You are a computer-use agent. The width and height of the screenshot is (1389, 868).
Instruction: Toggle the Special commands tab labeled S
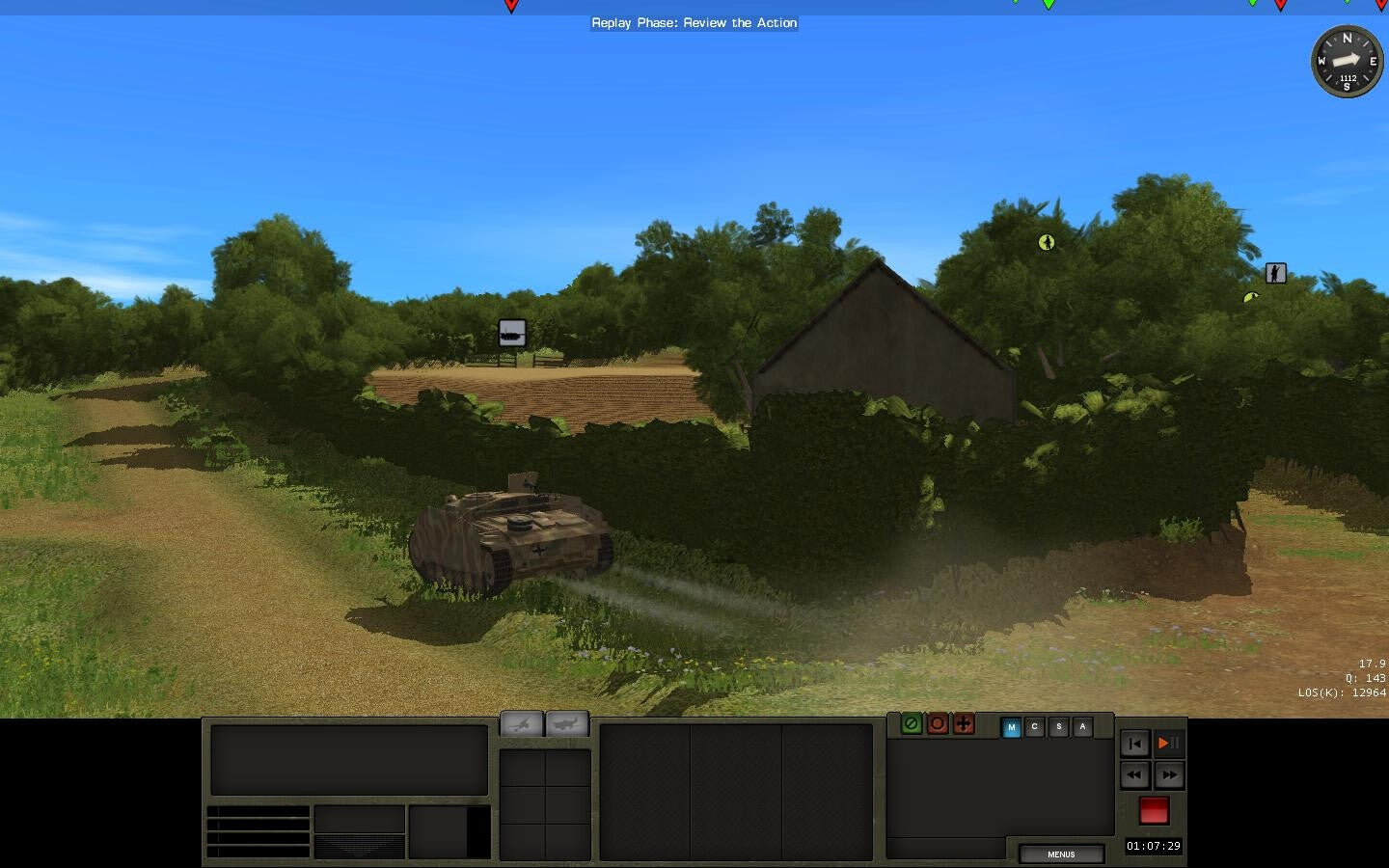click(x=1058, y=727)
